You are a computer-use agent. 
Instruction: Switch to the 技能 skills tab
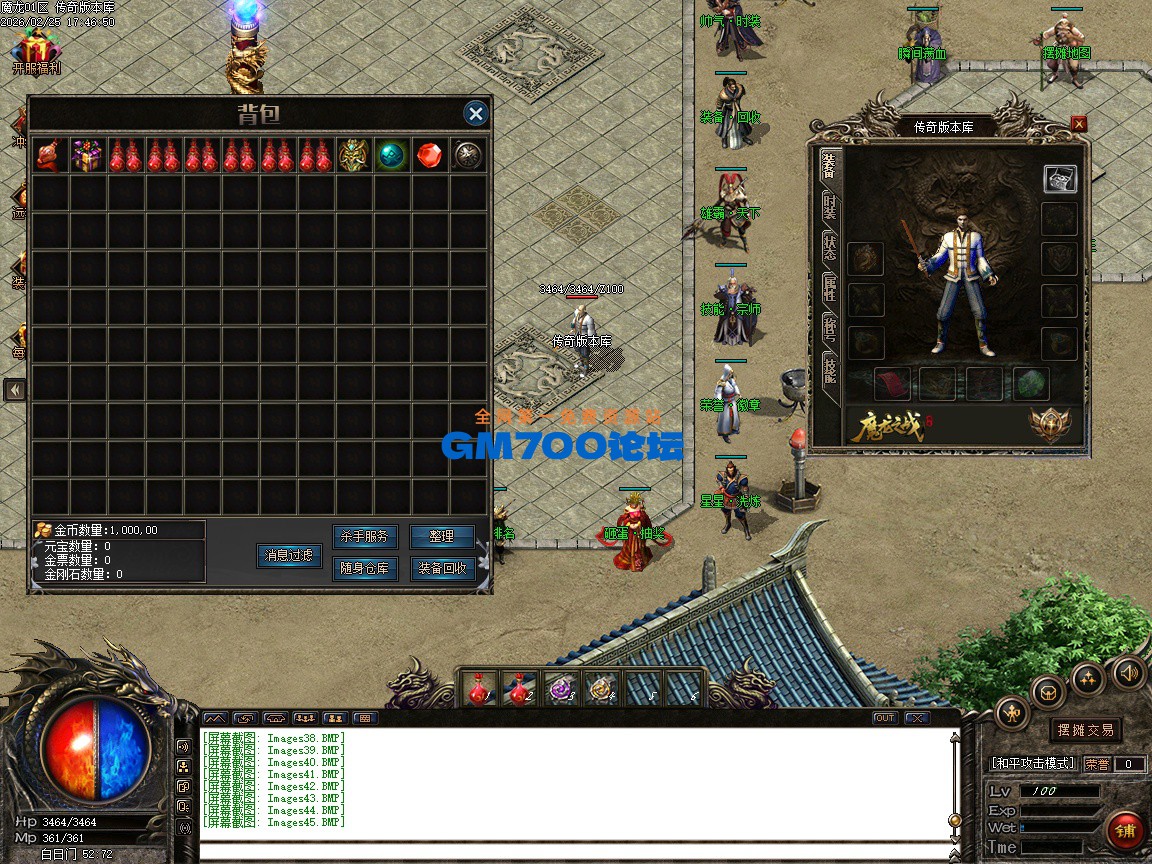click(x=830, y=368)
